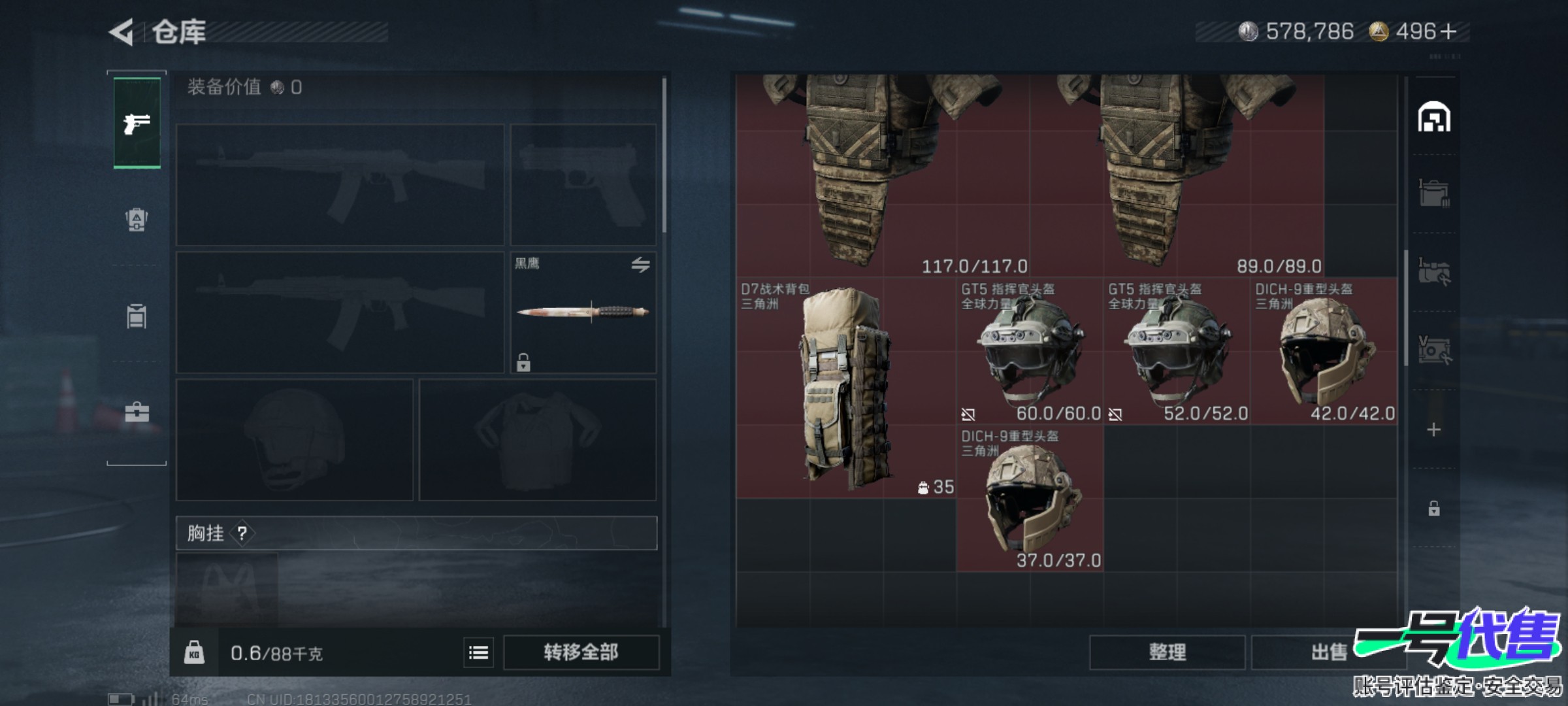Click the swap arrows on 黑鹰 slot
Screen dimensions: 1568x706
(640, 265)
